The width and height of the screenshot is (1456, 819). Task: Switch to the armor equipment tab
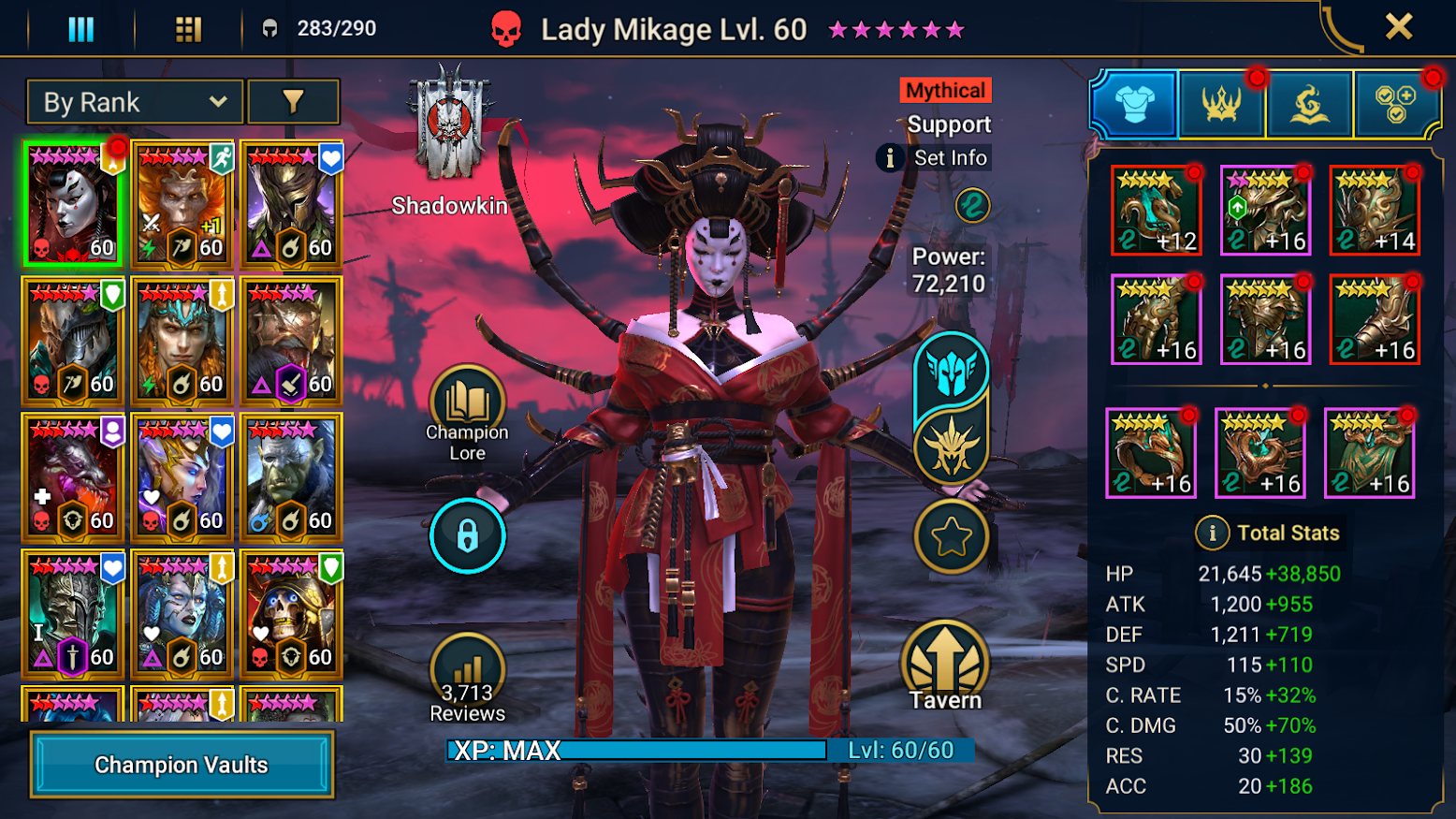1134,103
